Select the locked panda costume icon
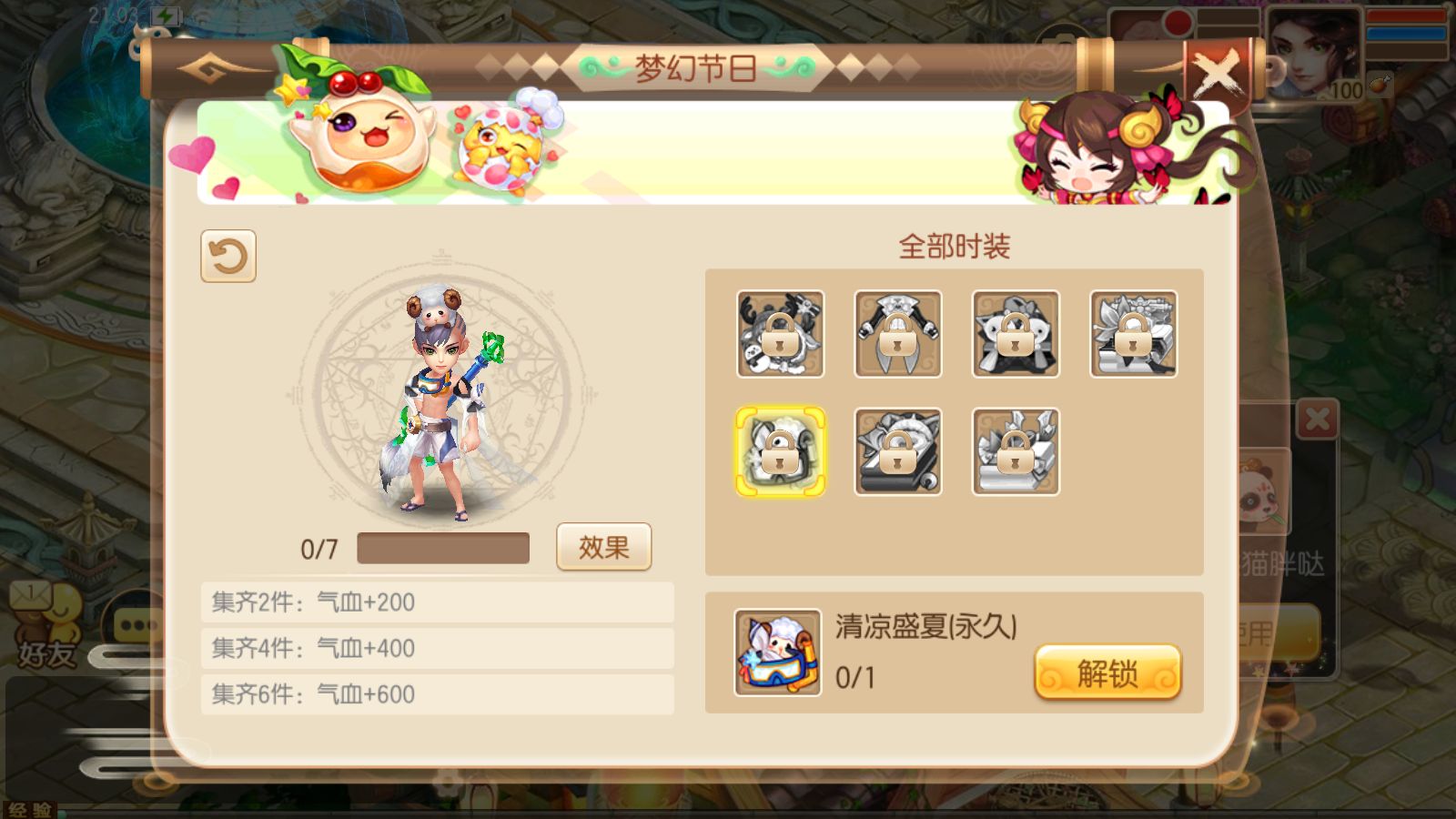 (781, 334)
